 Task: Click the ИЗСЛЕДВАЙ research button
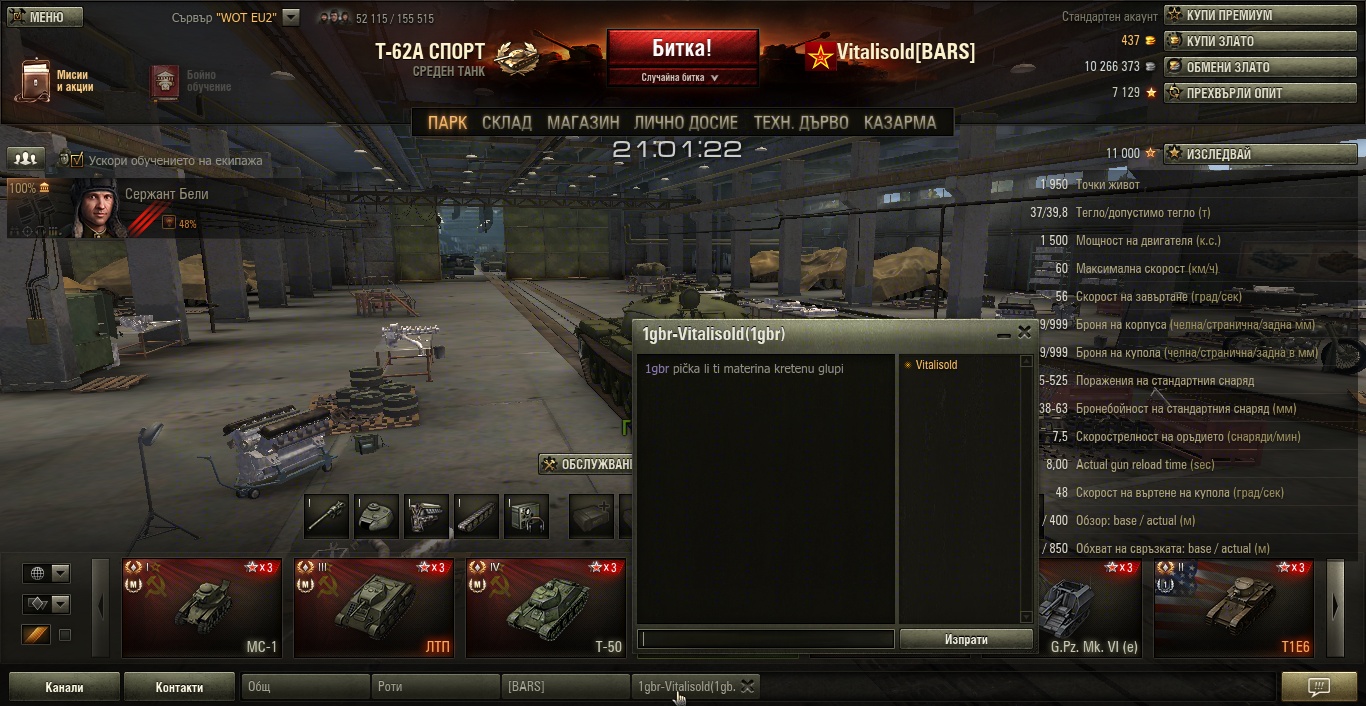coord(1262,154)
